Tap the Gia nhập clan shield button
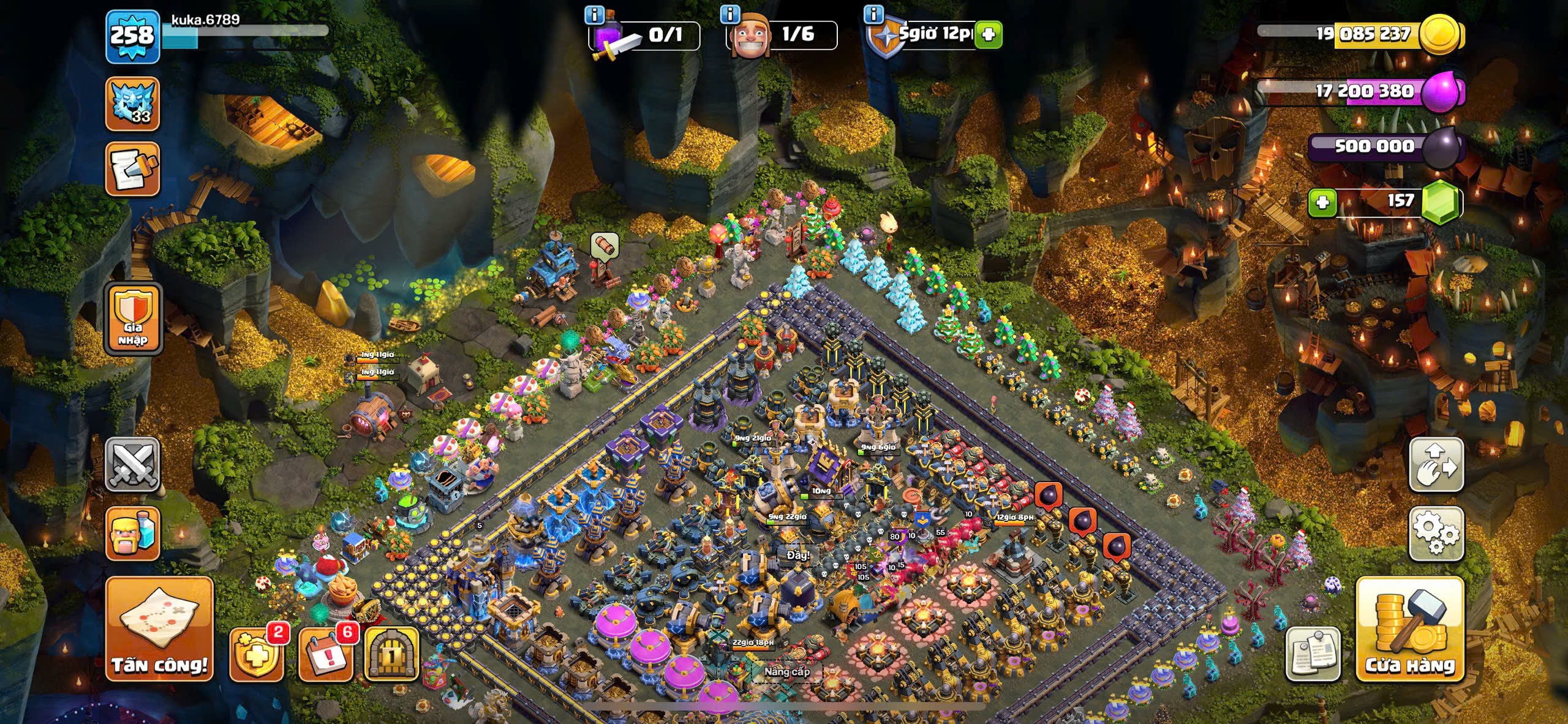This screenshot has height=724, width=1568. (x=134, y=319)
